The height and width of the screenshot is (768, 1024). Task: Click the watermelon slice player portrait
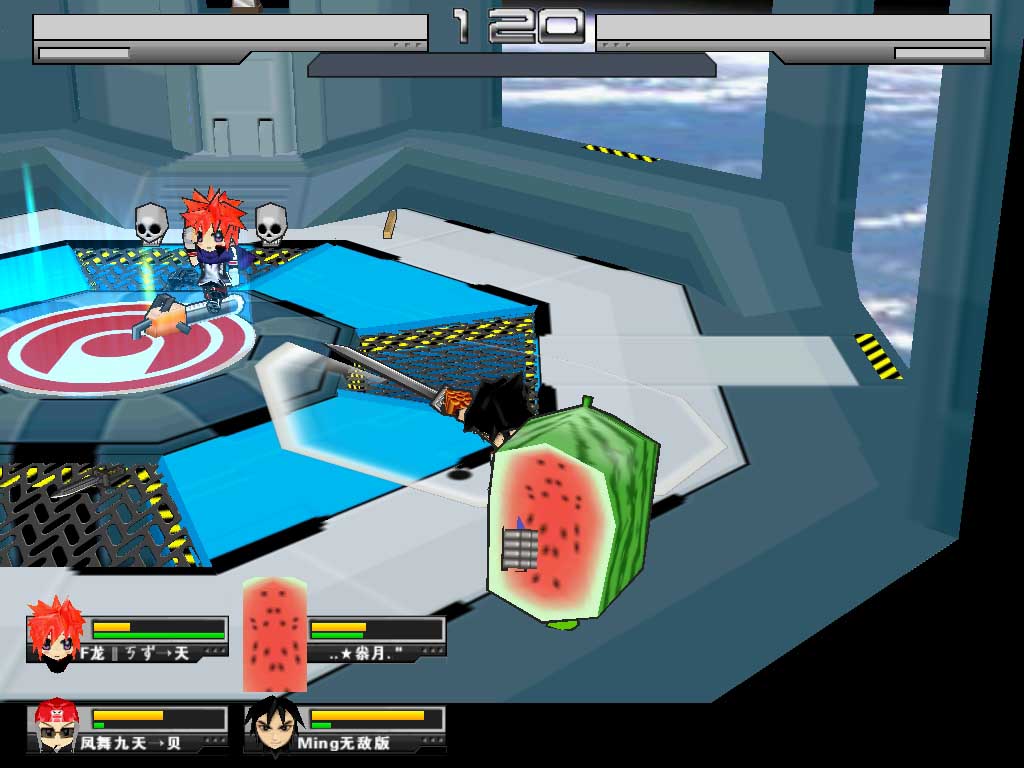click(274, 634)
